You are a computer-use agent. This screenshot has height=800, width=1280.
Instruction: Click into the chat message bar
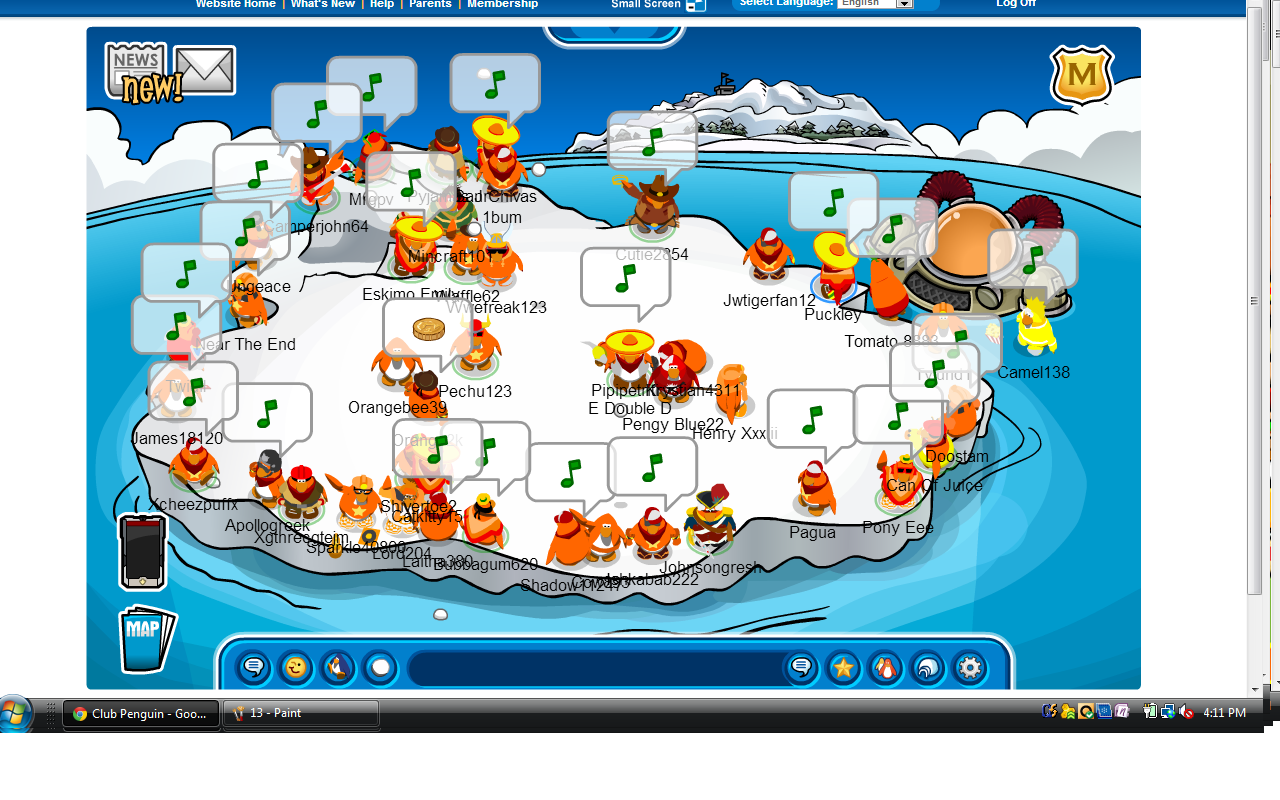[595, 667]
